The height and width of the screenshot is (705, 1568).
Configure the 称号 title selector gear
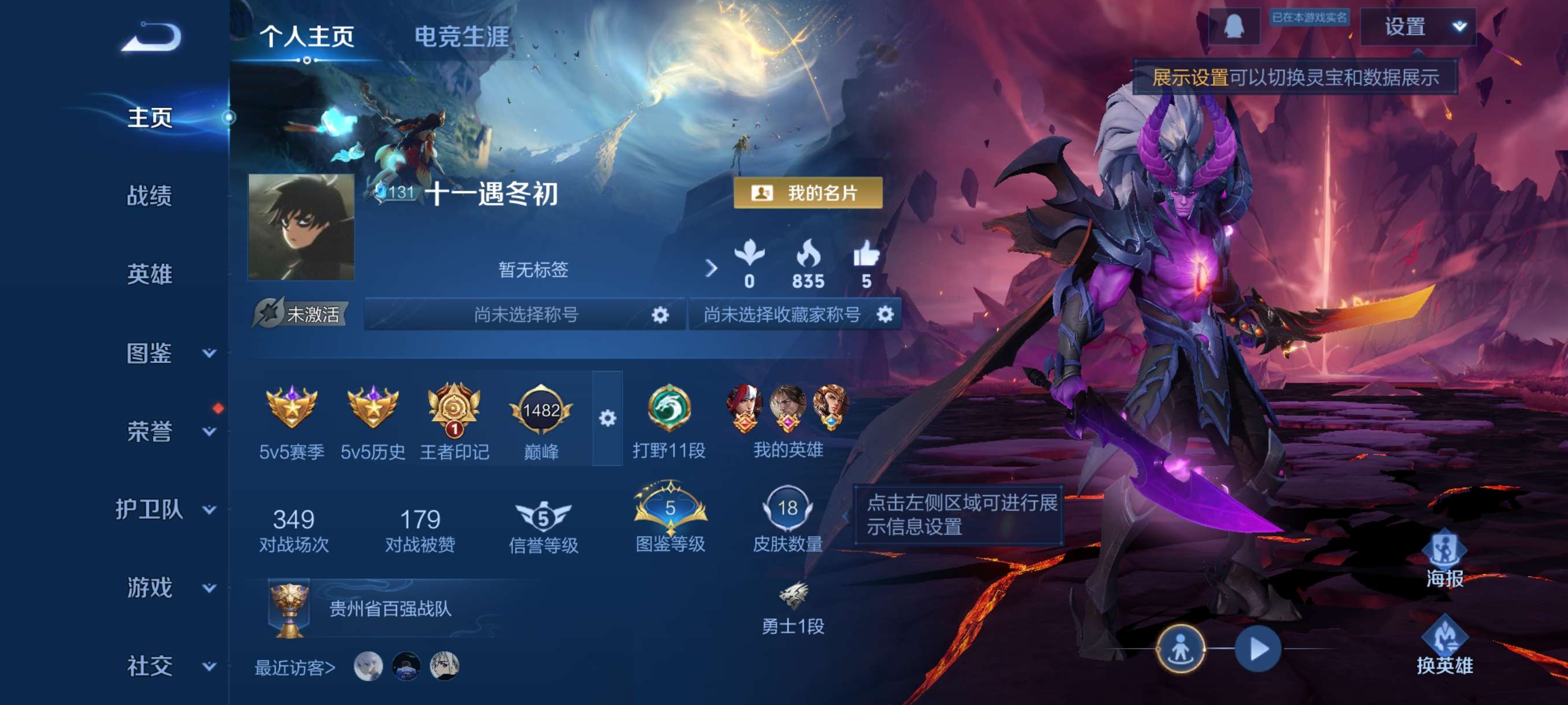coord(661,315)
